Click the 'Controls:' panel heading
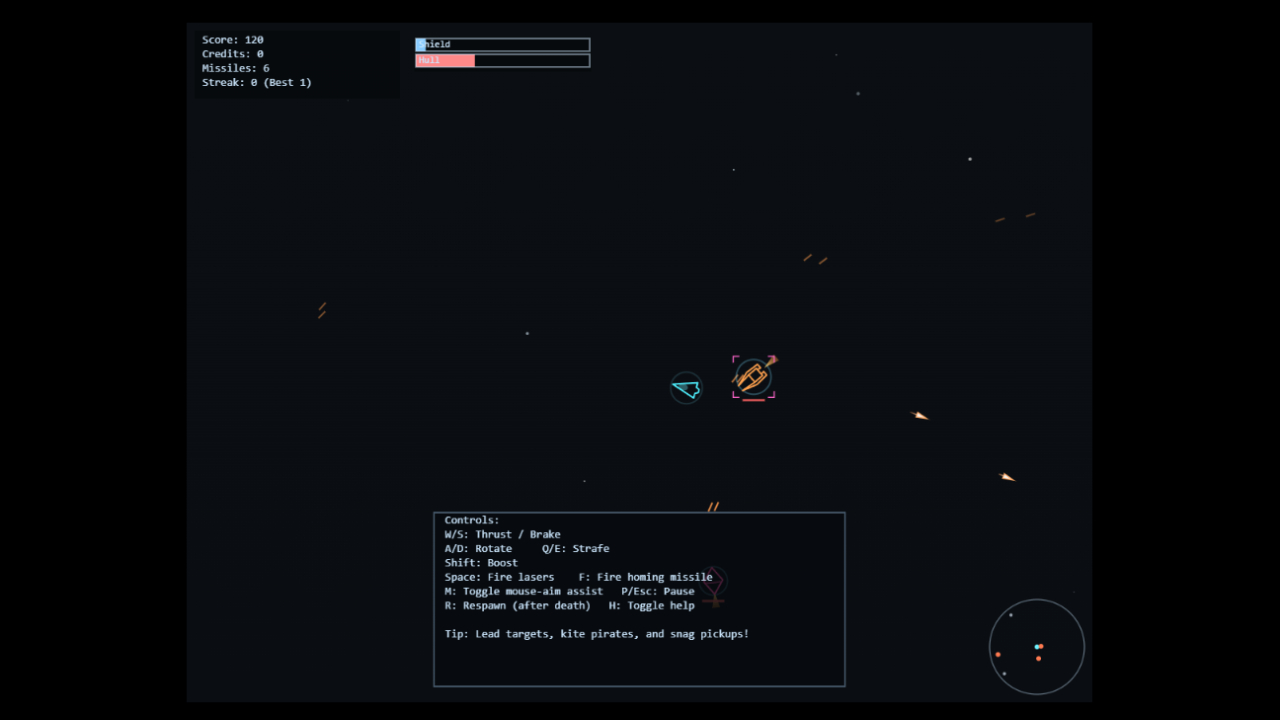Image resolution: width=1280 pixels, height=720 pixels. [472, 519]
